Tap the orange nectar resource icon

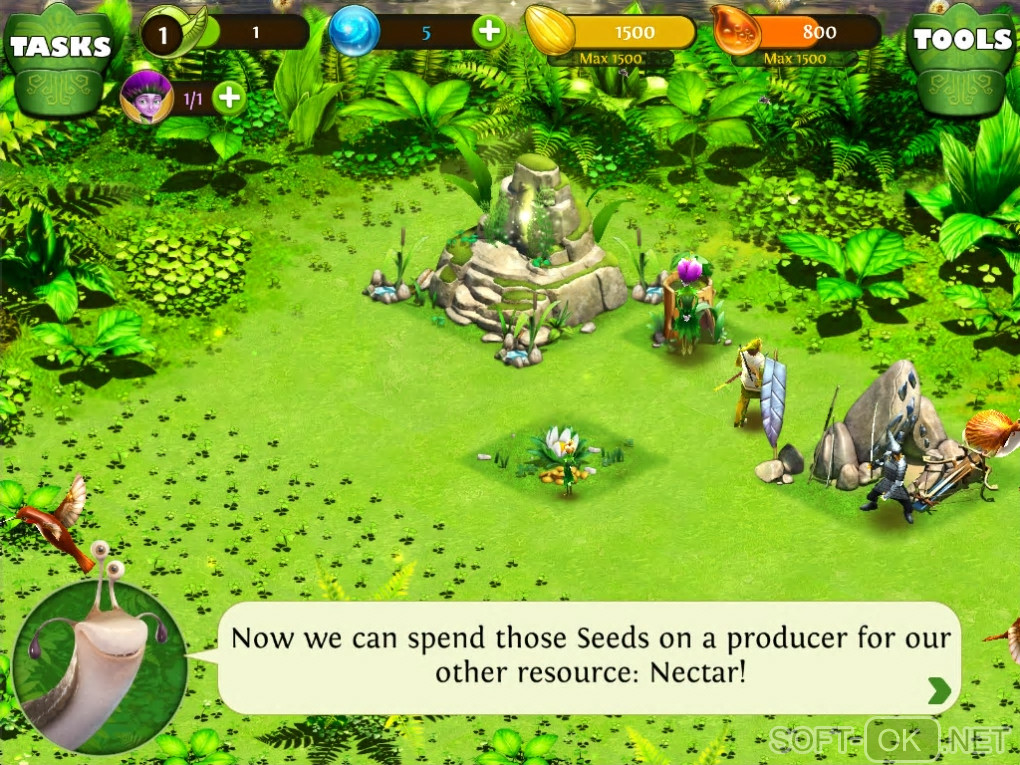coord(737,31)
